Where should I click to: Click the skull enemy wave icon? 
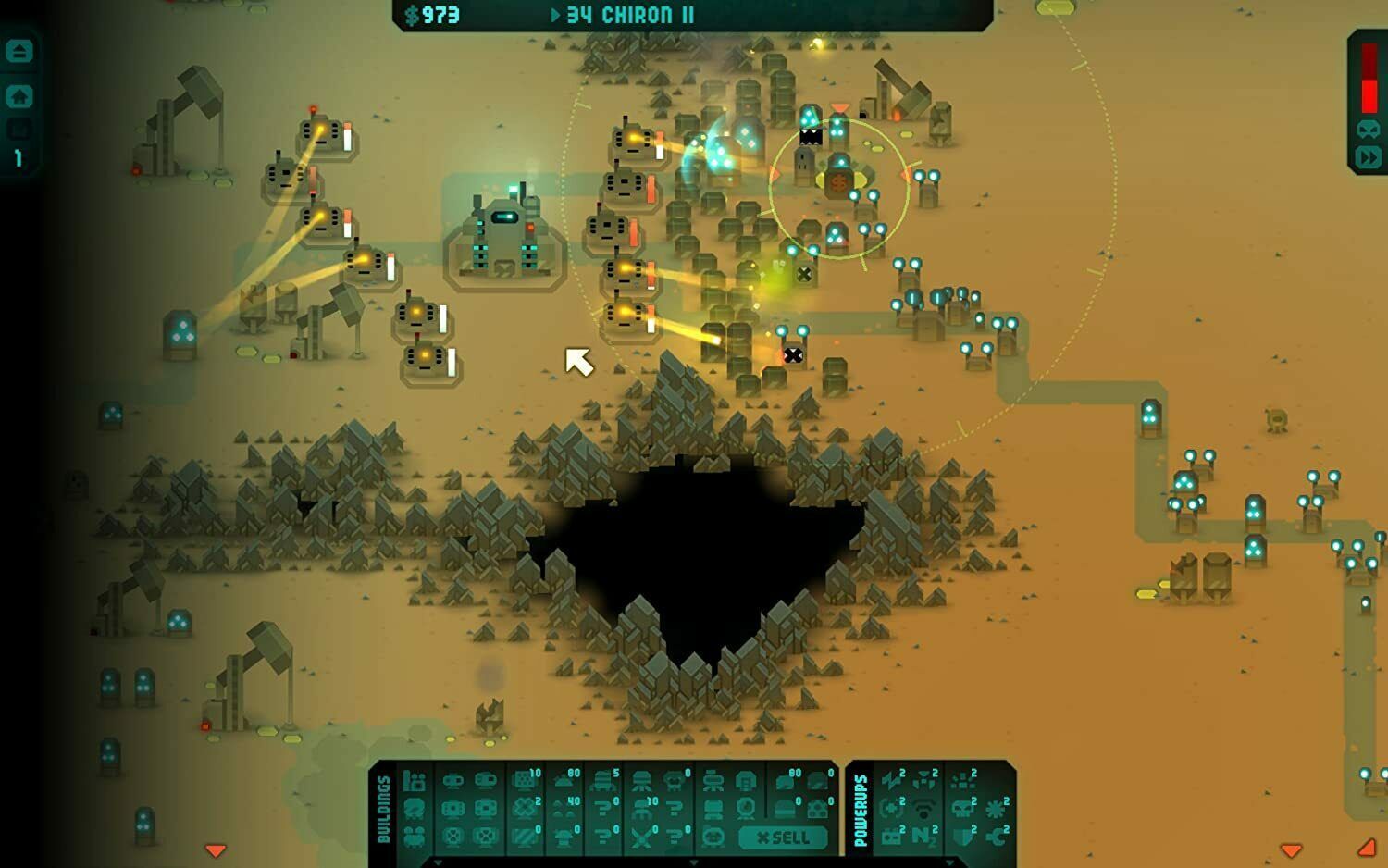pos(1368,130)
